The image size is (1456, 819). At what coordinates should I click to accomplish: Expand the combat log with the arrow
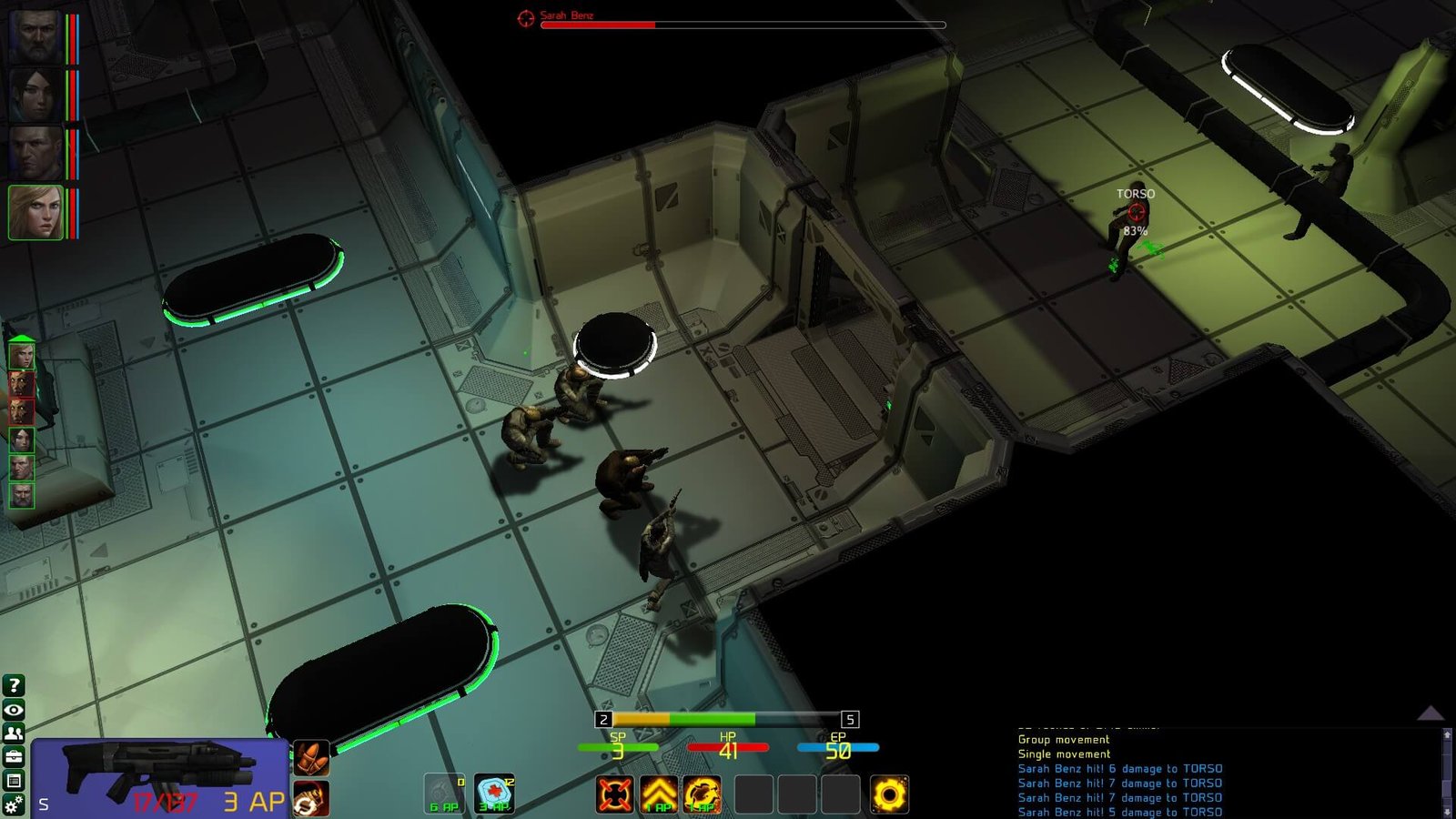tap(1431, 713)
